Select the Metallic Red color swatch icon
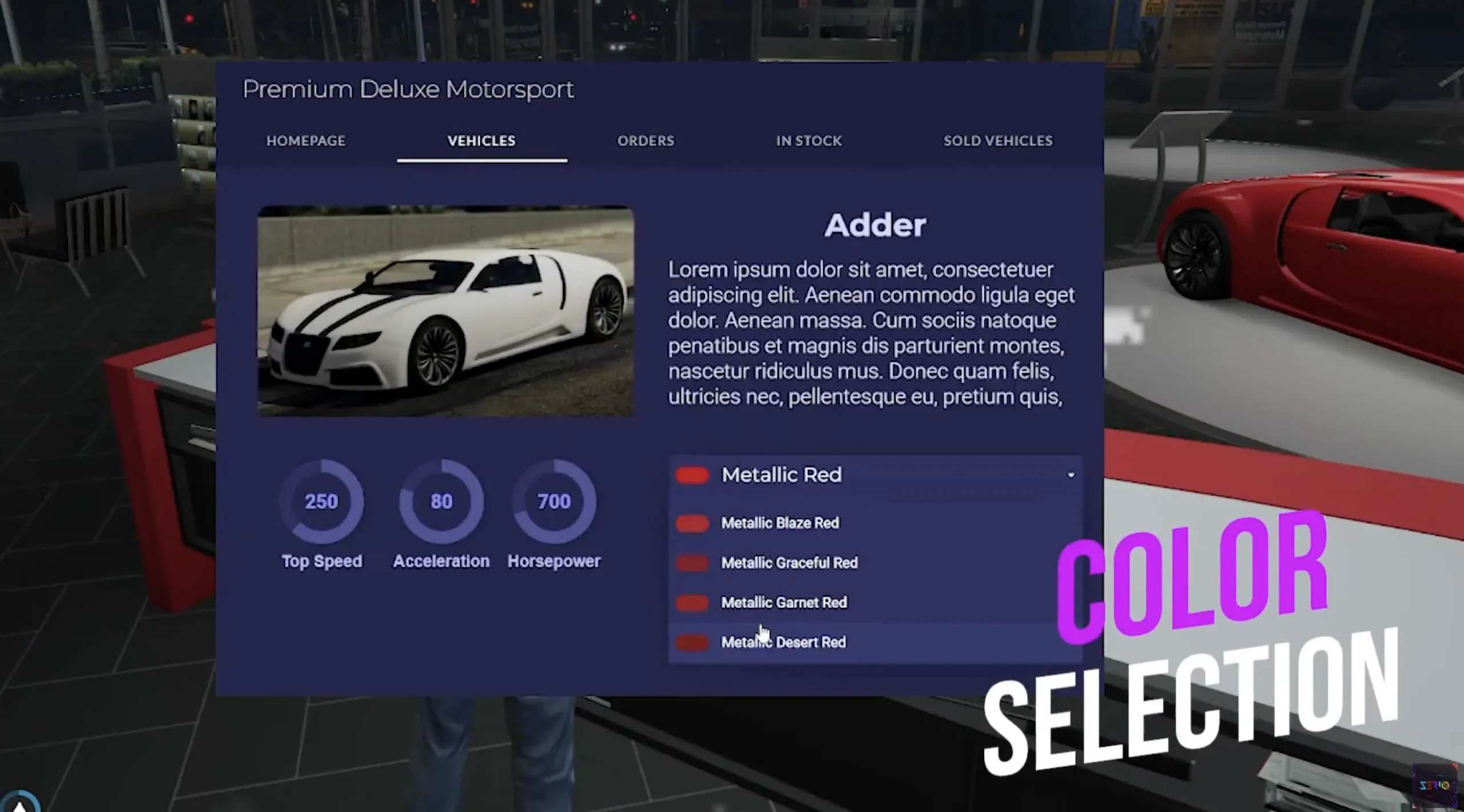1464x812 pixels. [x=692, y=475]
